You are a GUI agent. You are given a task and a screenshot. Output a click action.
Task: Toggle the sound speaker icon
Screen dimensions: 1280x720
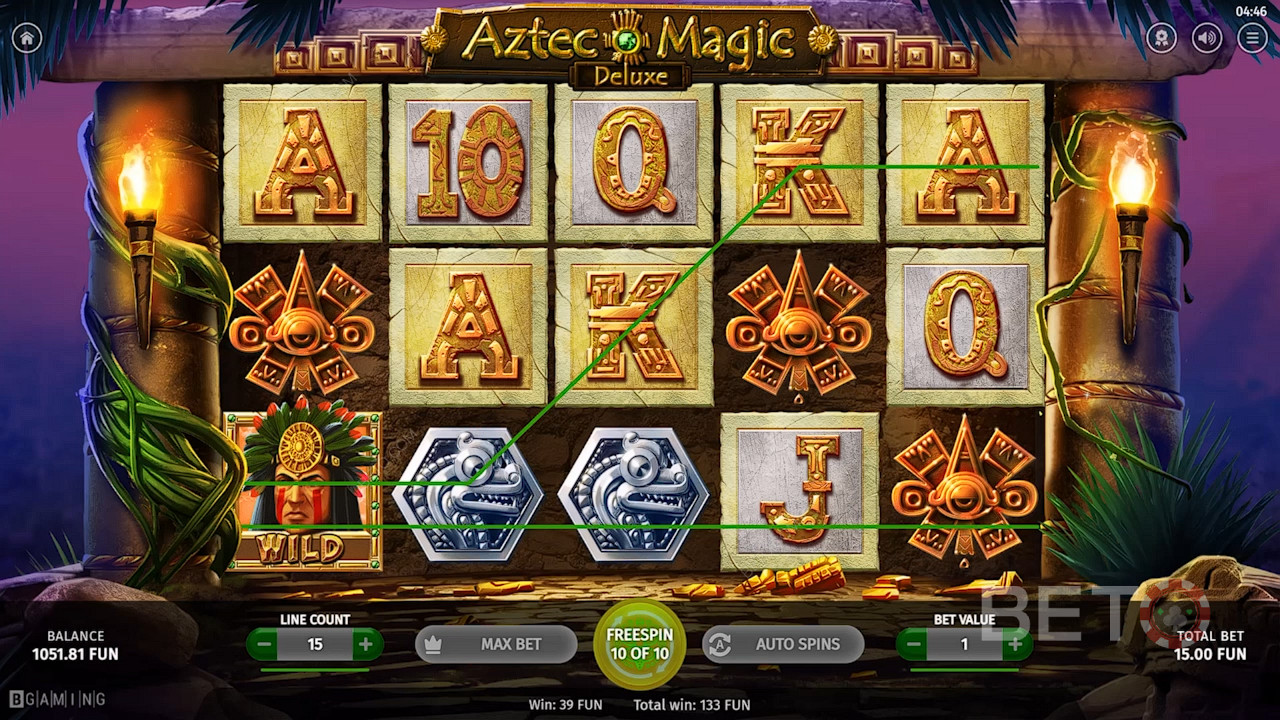pos(1207,38)
